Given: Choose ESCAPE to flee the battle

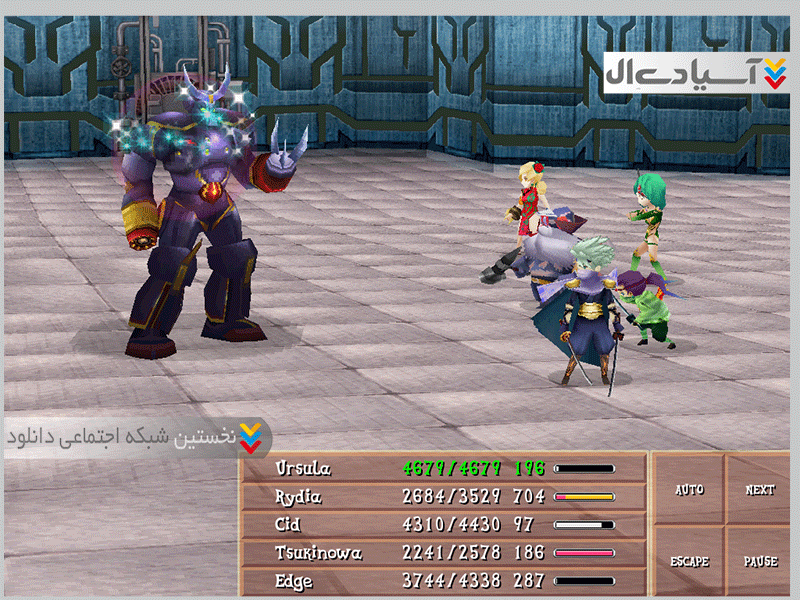Looking at the screenshot, I should [x=689, y=561].
